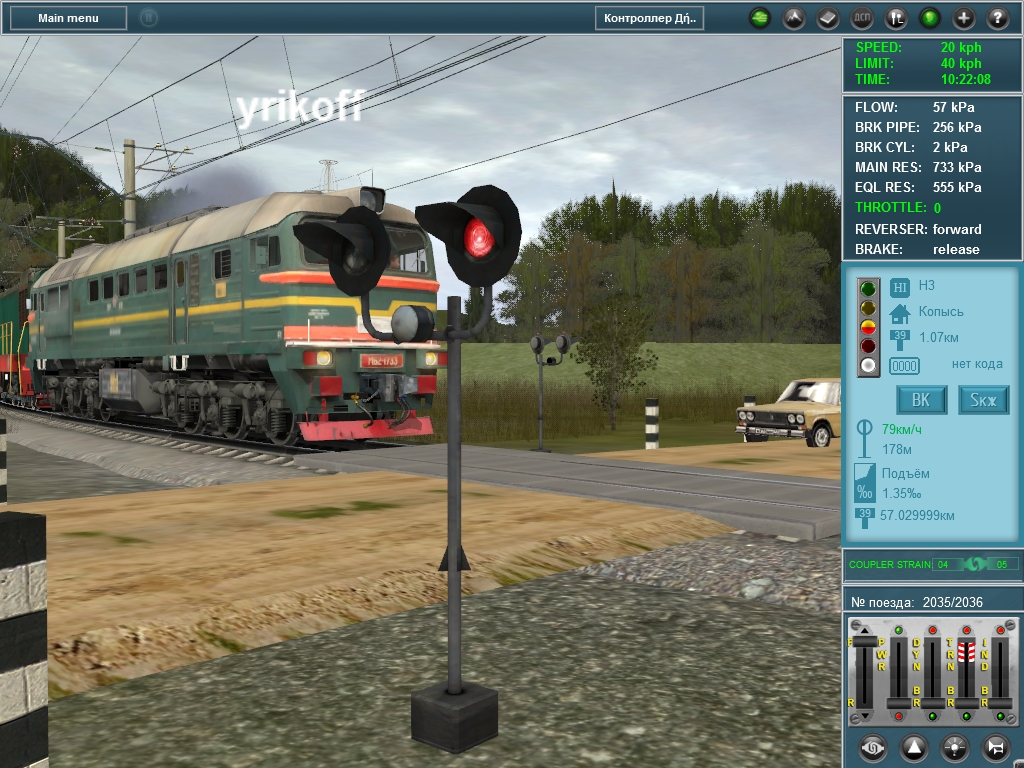1024x768 pixels.
Task: Click the PWR throttle lever handle
Action: [x=898, y=704]
